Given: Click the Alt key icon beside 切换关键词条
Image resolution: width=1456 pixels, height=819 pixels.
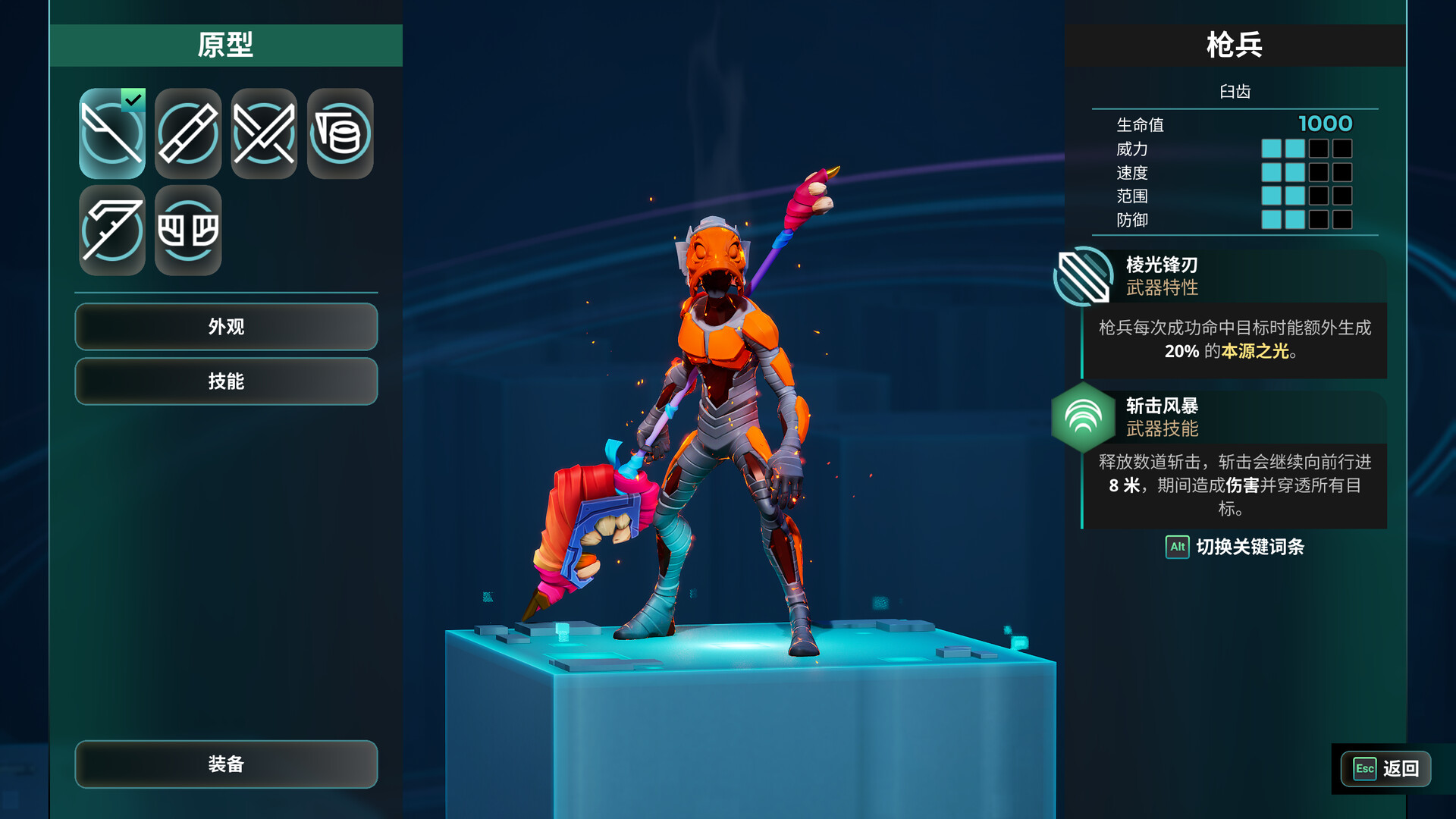Looking at the screenshot, I should pyautogui.click(x=1176, y=548).
